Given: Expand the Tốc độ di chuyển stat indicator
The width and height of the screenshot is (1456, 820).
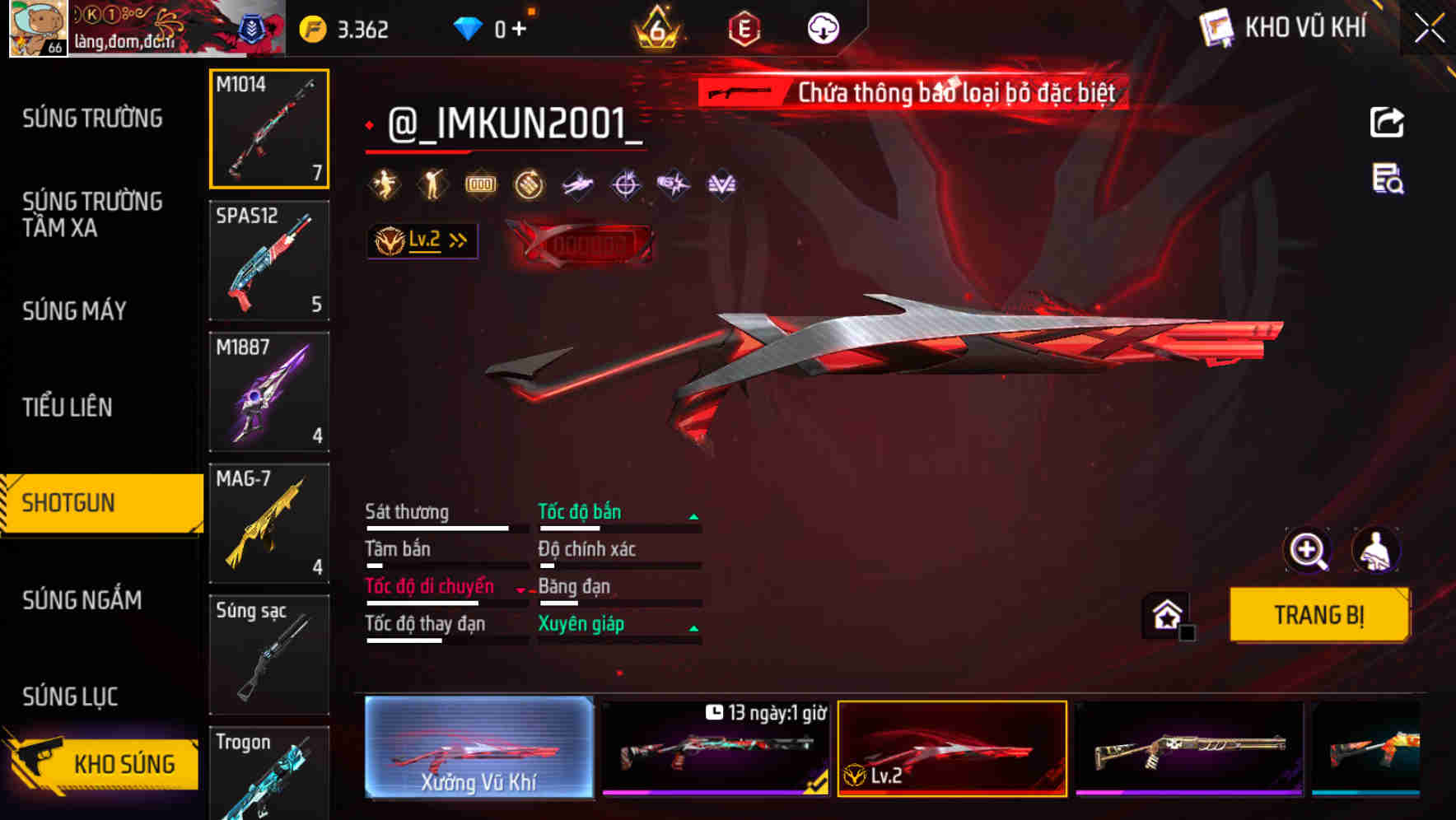Looking at the screenshot, I should click(520, 589).
